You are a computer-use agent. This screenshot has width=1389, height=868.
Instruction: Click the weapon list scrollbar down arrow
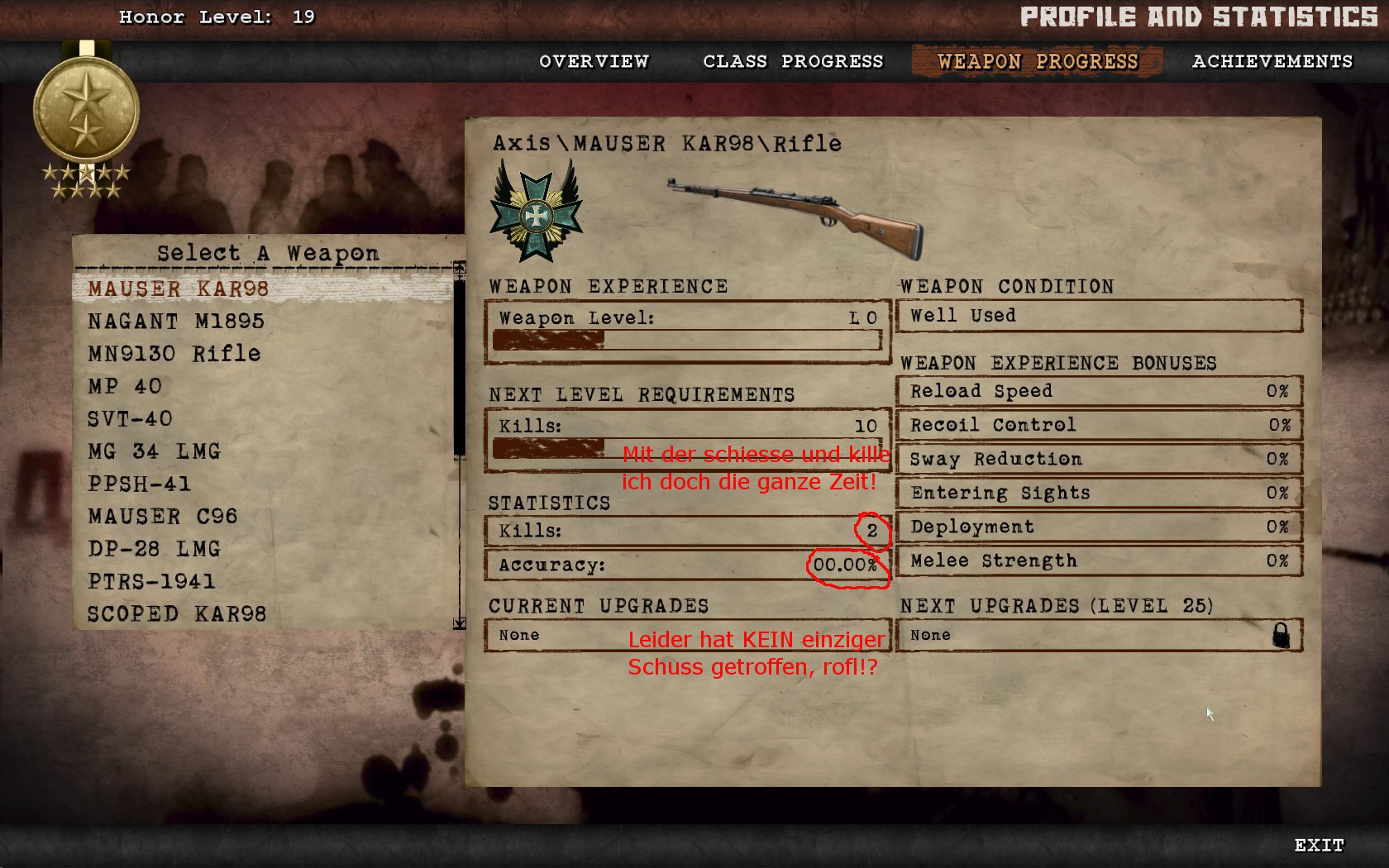(460, 623)
